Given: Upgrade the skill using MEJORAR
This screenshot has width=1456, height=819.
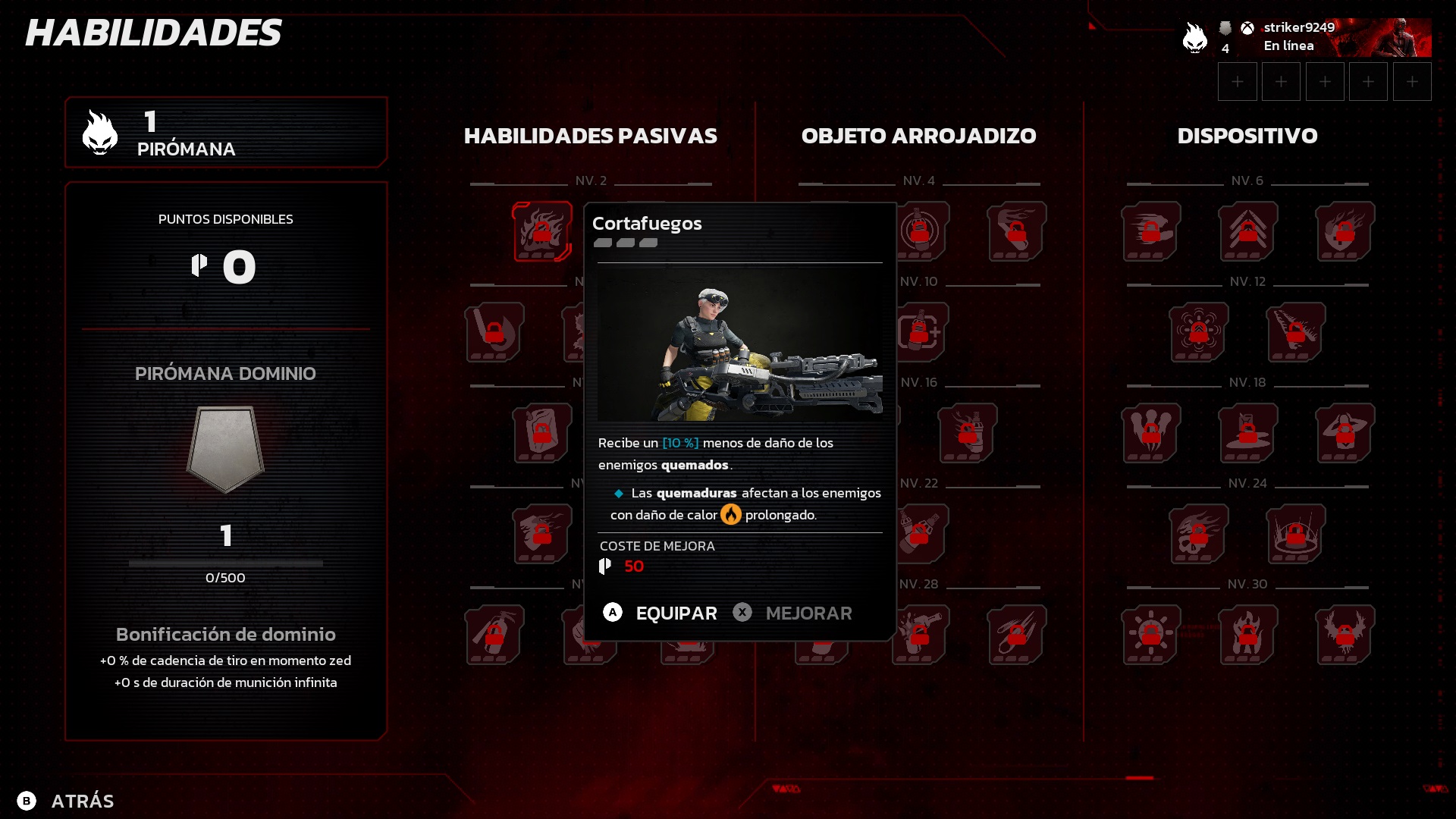Looking at the screenshot, I should click(792, 613).
